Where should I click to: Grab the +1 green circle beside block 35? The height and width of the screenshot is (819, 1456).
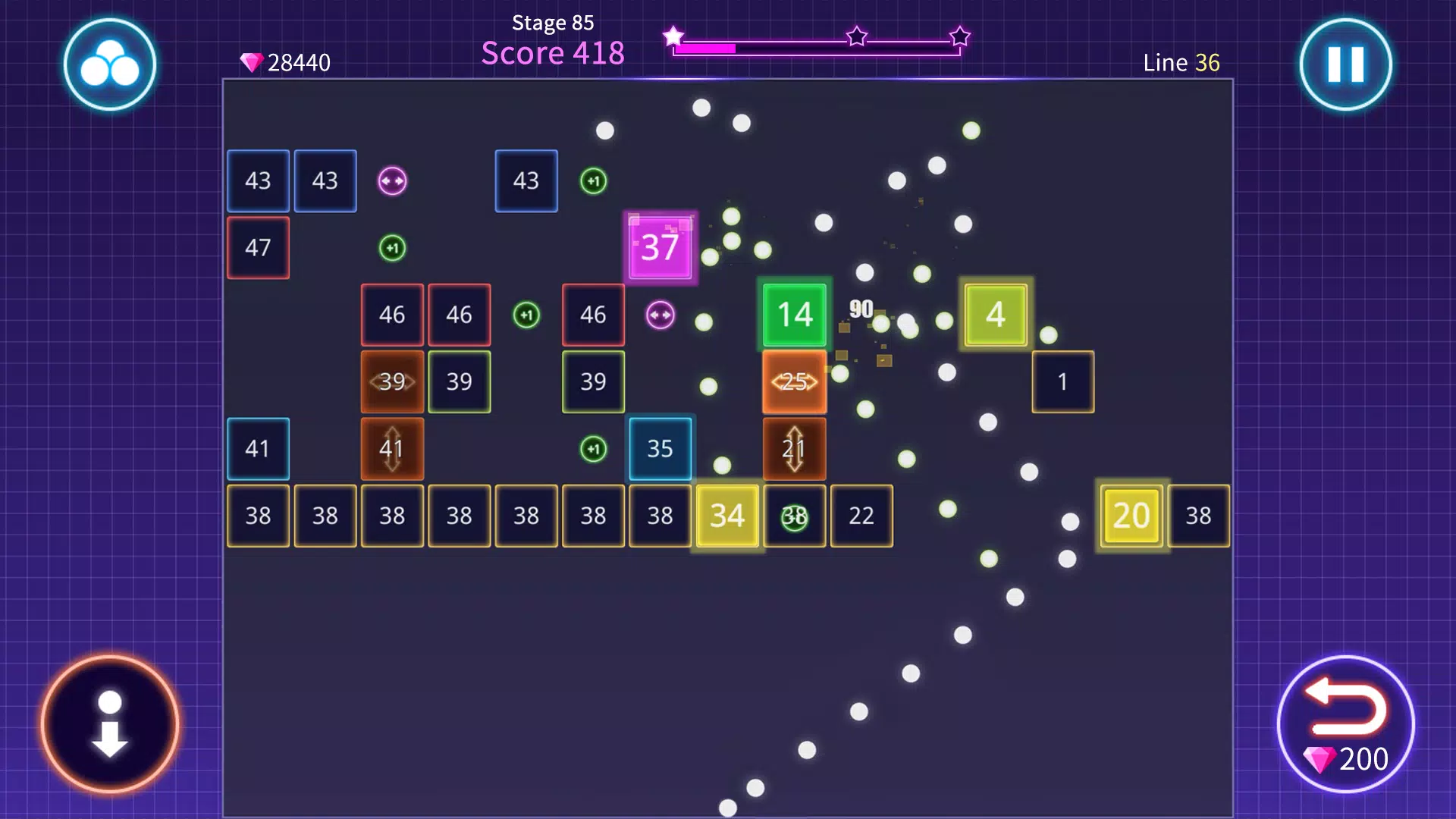(x=594, y=449)
